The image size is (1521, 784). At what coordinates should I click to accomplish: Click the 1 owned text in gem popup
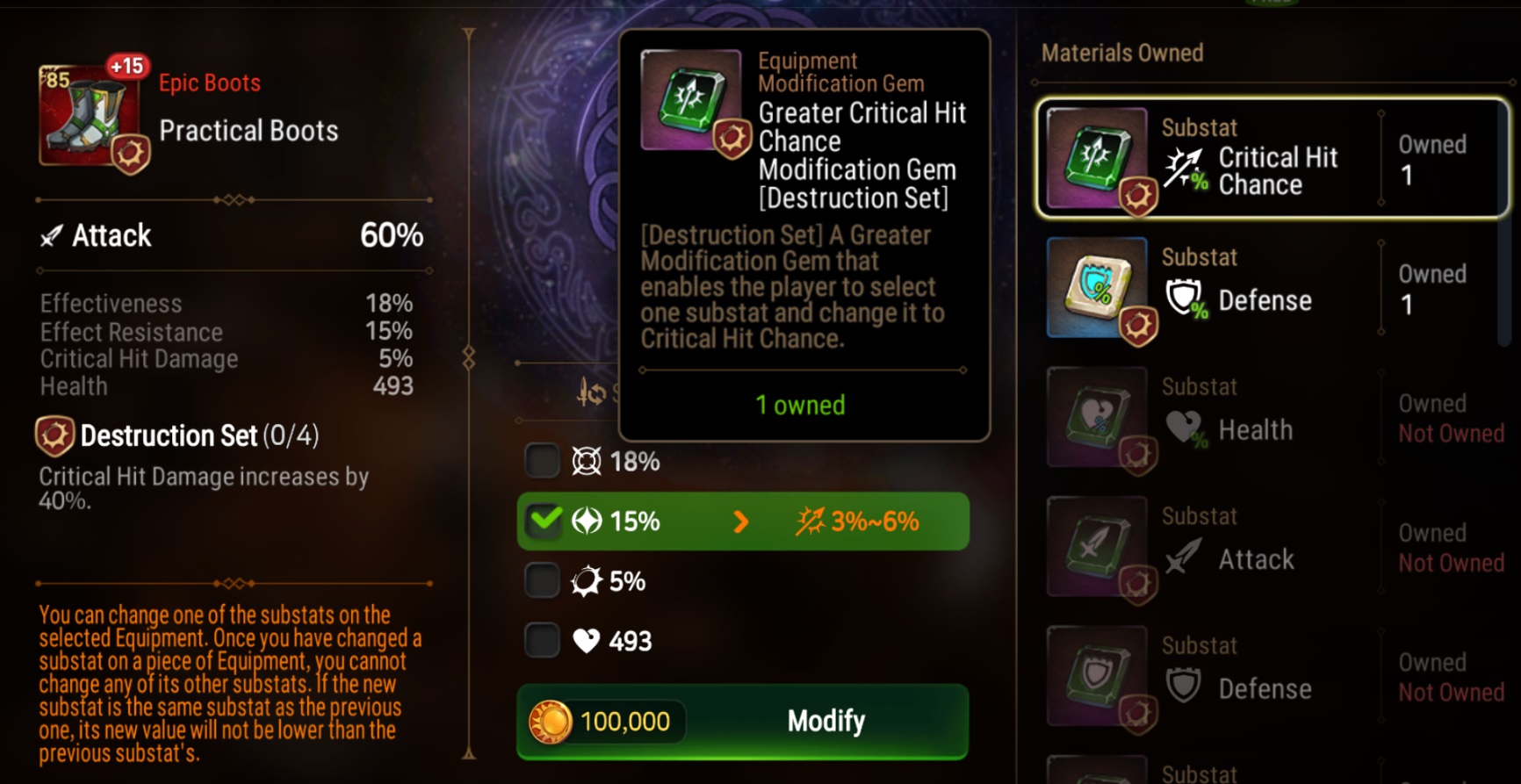point(798,405)
